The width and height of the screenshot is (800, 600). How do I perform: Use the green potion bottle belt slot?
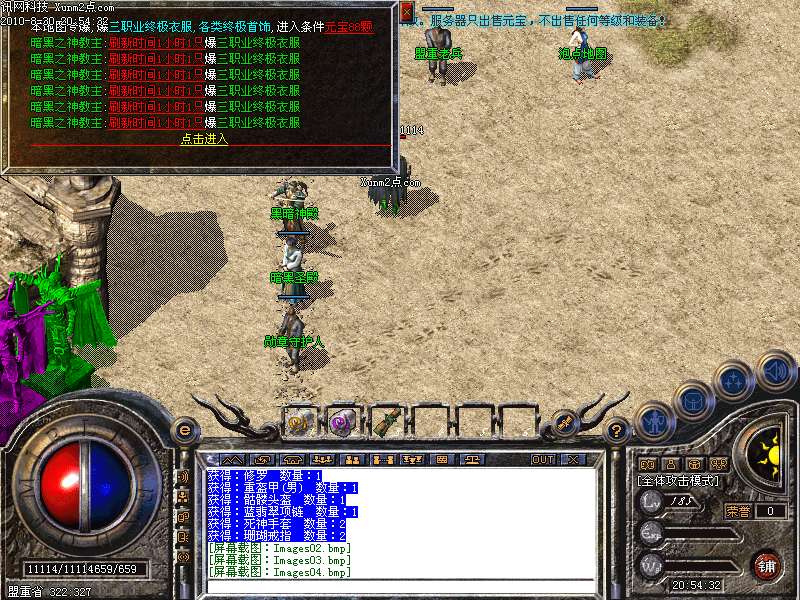pos(386,422)
